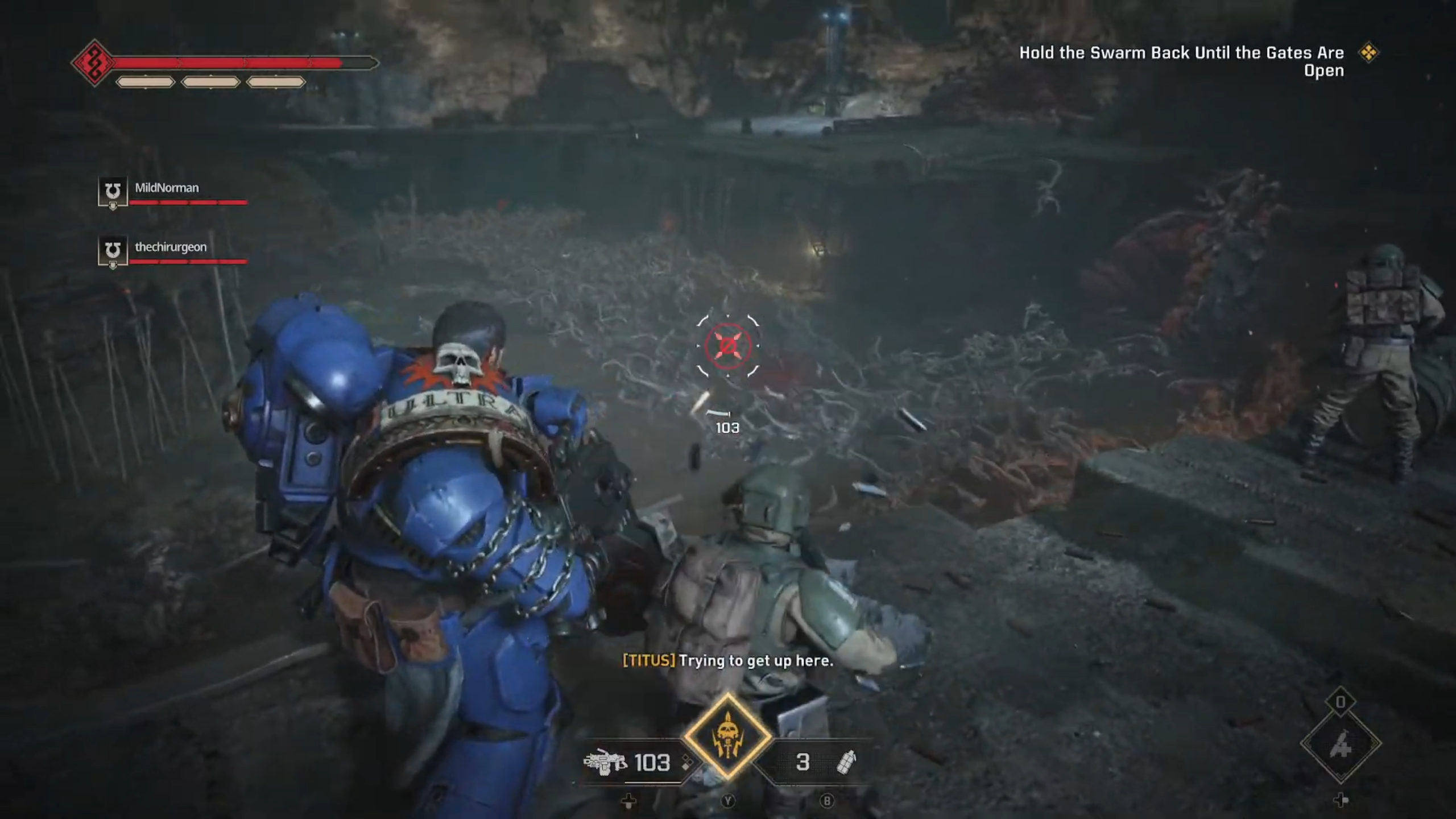Choose the frag grenade icon
Image resolution: width=1456 pixels, height=819 pixels.
pyautogui.click(x=846, y=762)
